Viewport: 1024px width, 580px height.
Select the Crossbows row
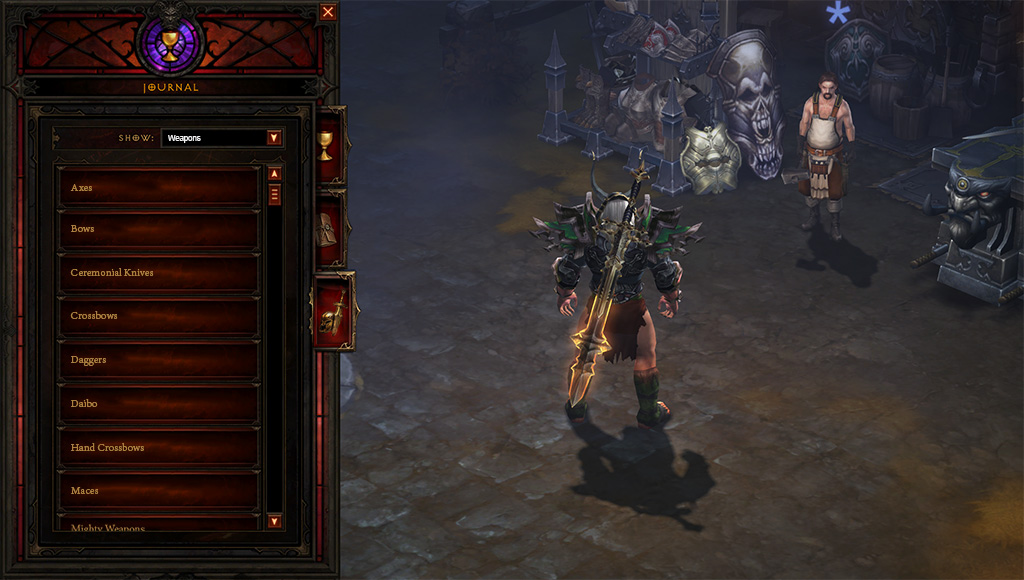point(159,316)
